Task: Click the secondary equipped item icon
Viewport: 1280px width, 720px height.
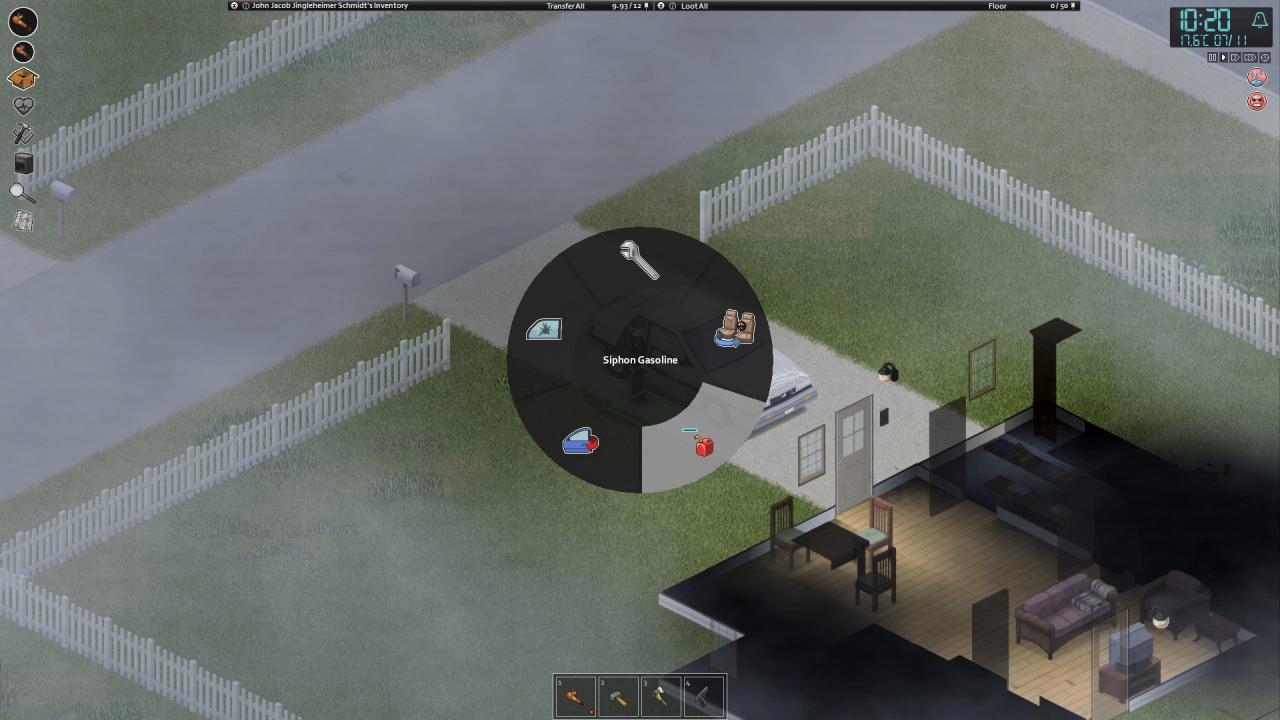Action: click(23, 51)
